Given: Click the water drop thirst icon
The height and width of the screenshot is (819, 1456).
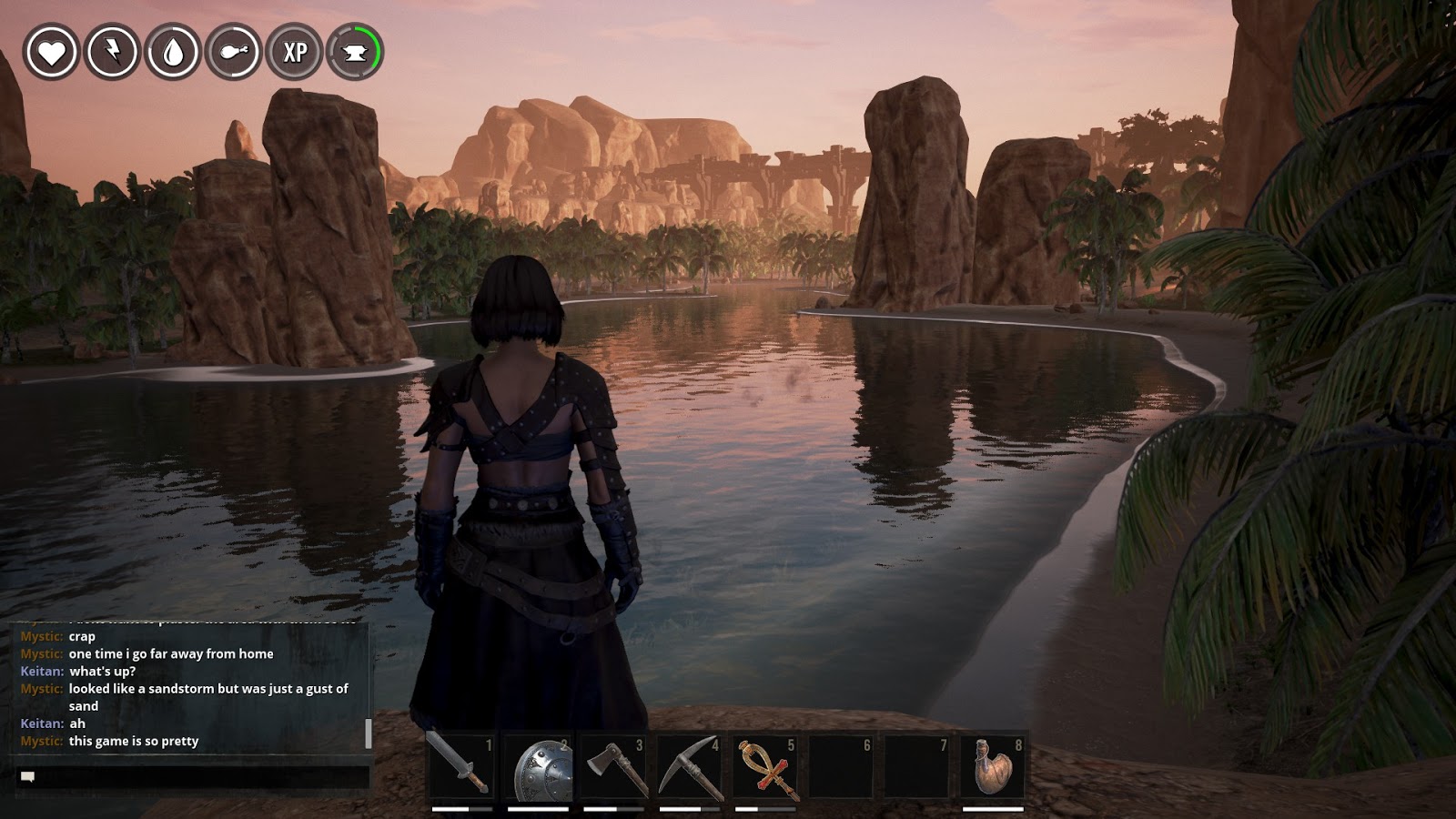Looking at the screenshot, I should click(x=172, y=52).
